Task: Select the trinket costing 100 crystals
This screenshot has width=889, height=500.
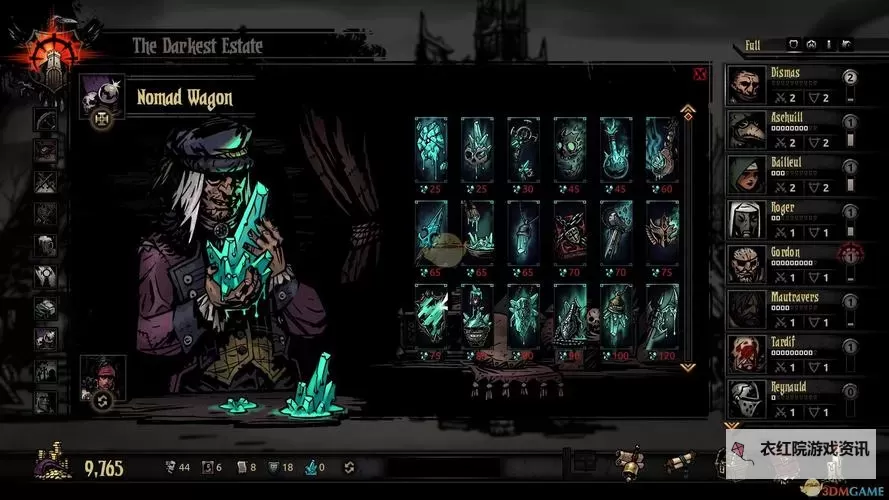Action: coord(615,316)
